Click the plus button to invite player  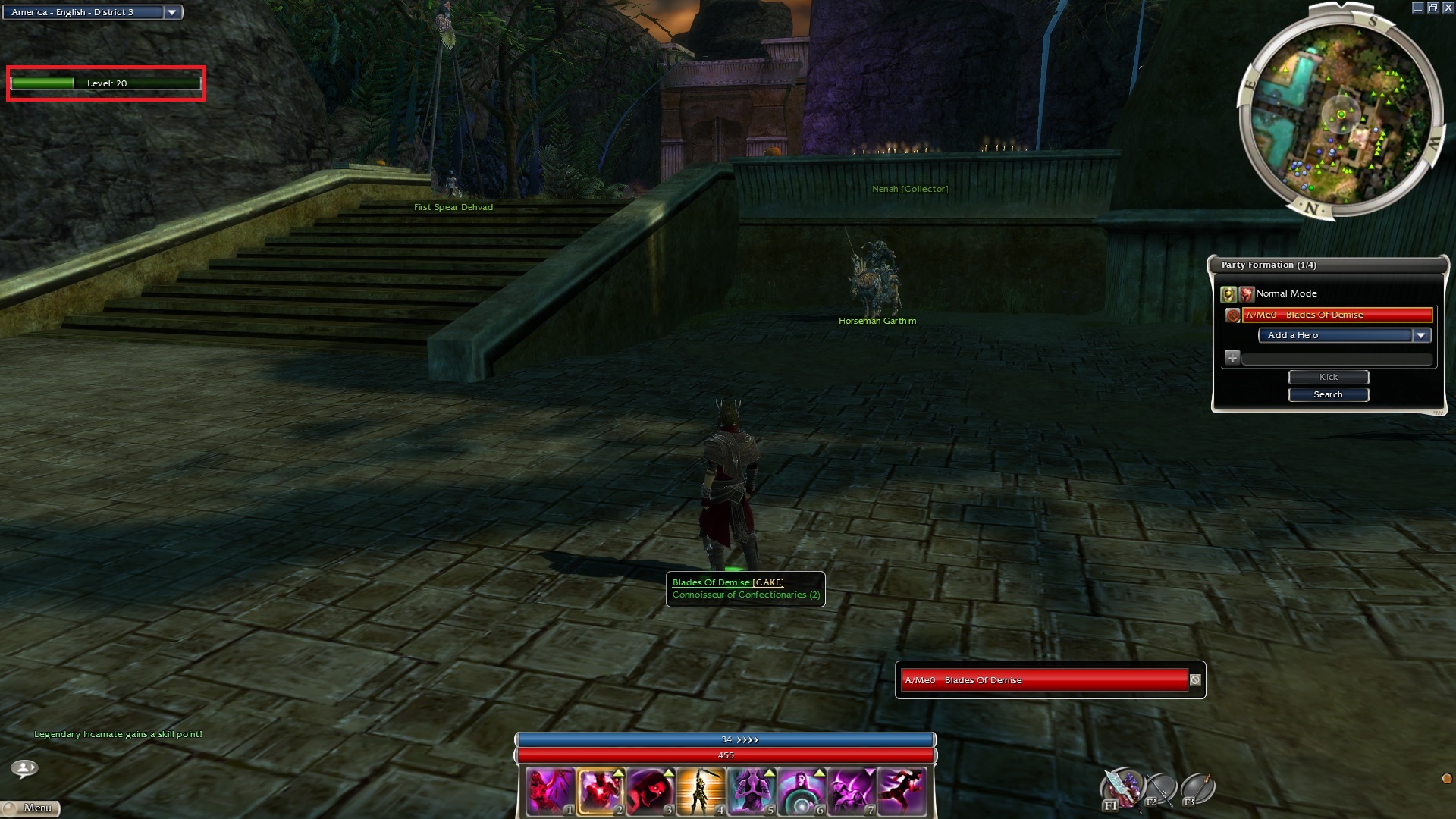(x=1232, y=358)
